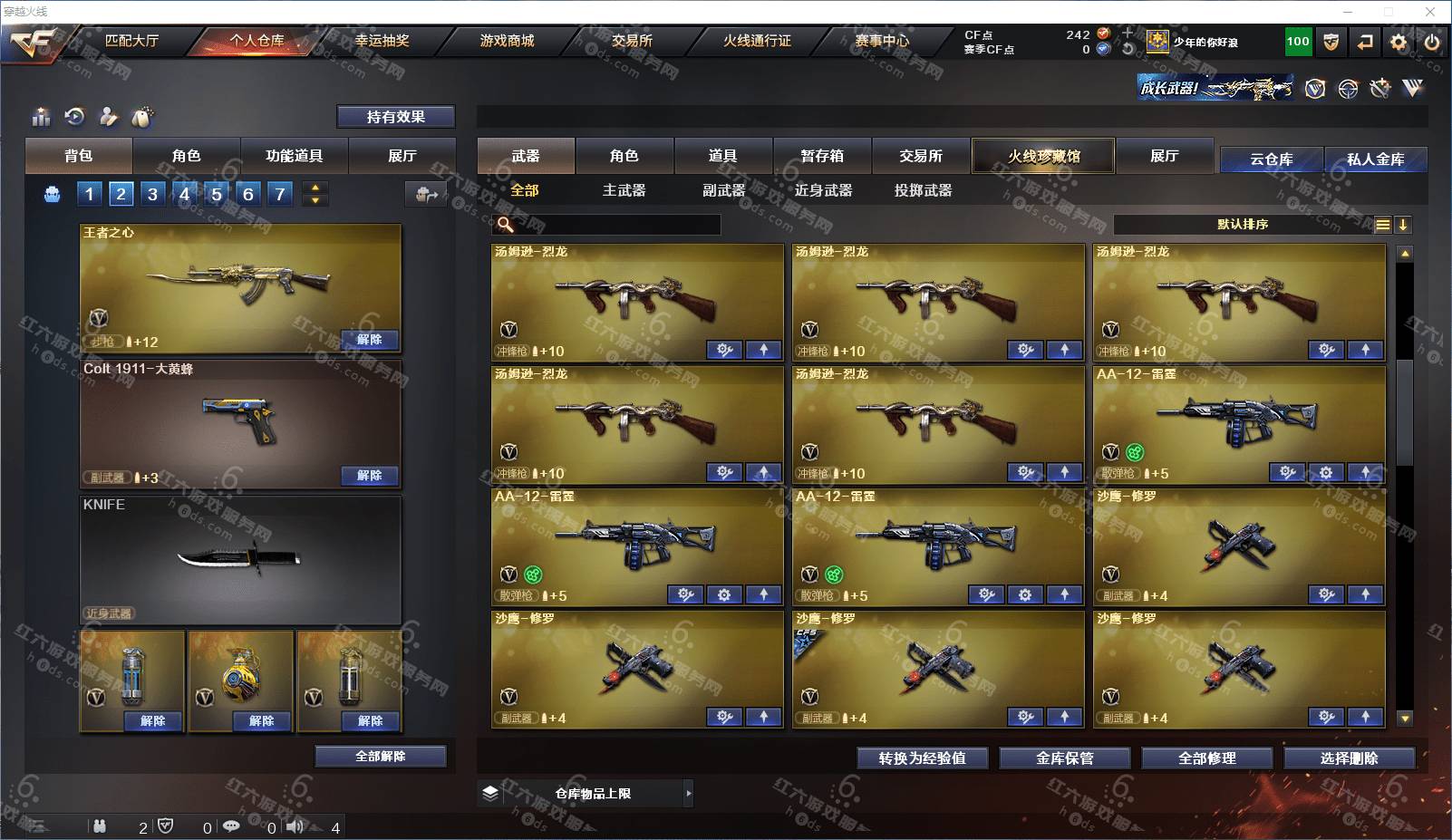Open the 匹配大厅 lobby menu
The width and height of the screenshot is (1452, 840).
(131, 41)
